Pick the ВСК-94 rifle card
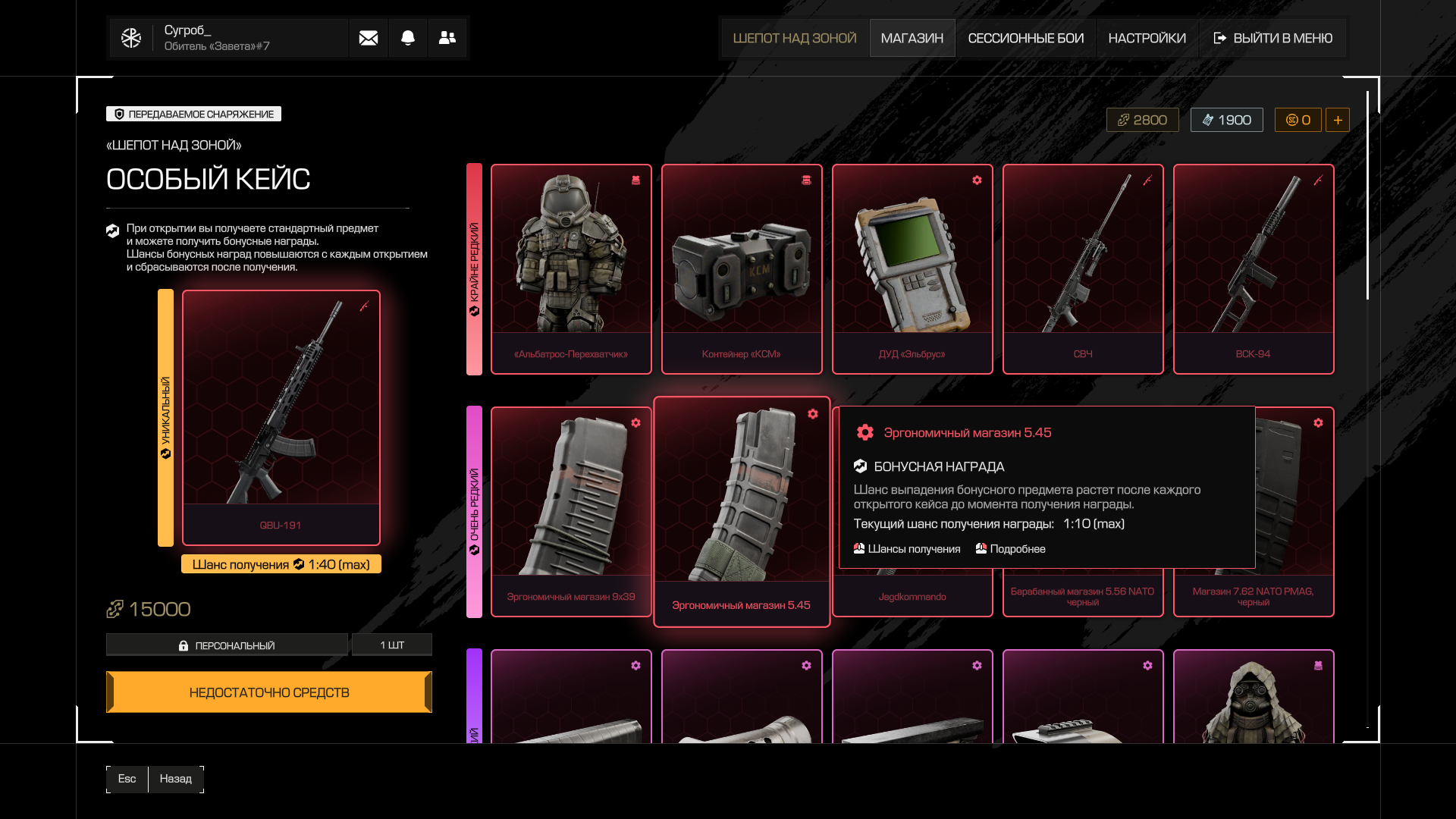Image resolution: width=1456 pixels, height=819 pixels. (1254, 269)
